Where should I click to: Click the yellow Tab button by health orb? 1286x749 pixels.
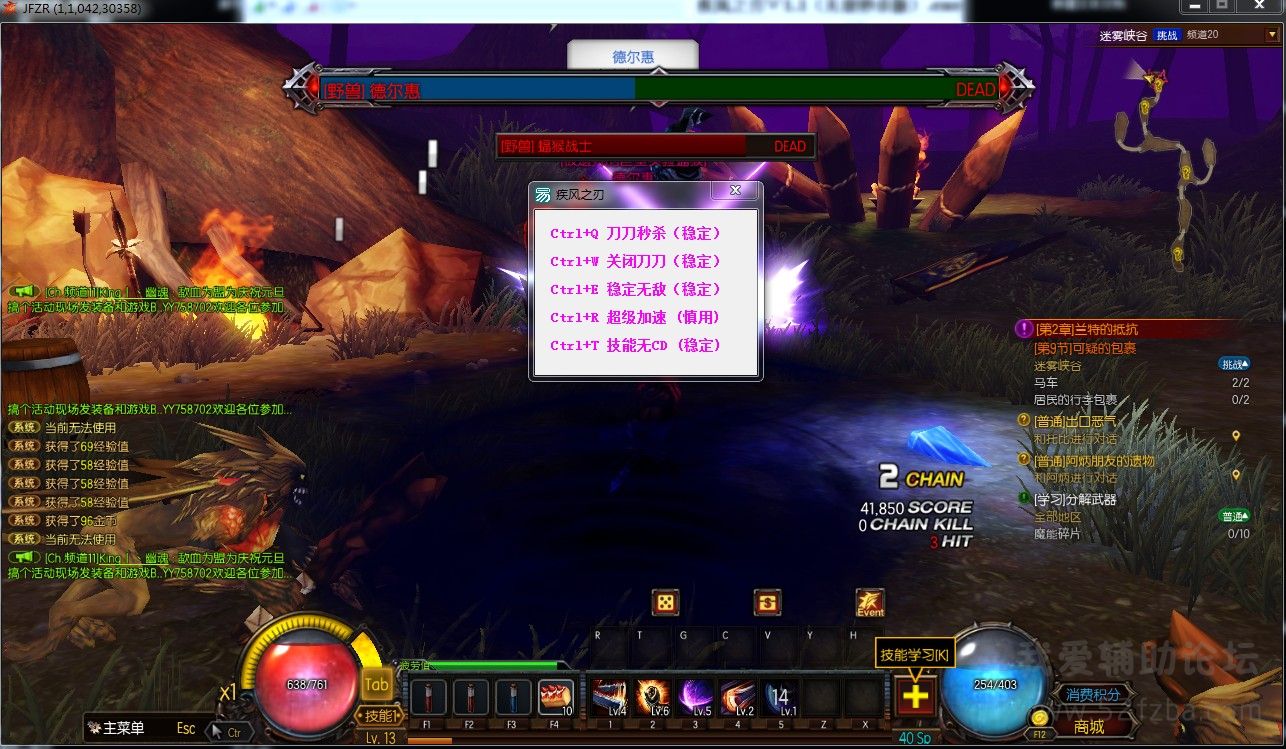click(376, 684)
